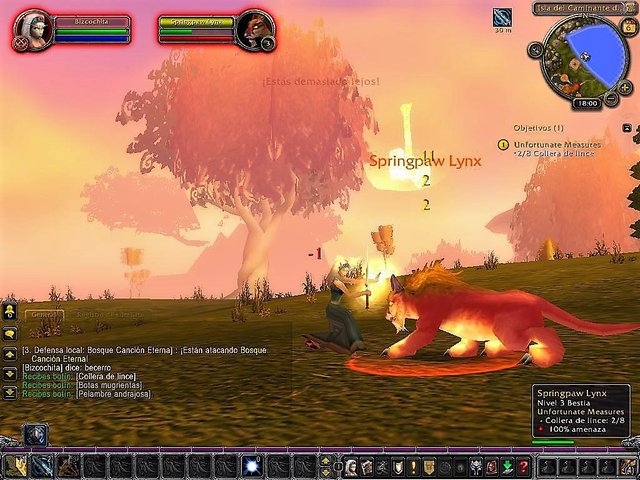The height and width of the screenshot is (480, 640).
Task: Open the chat speech bubble menu
Action: pyautogui.click(x=9, y=334)
